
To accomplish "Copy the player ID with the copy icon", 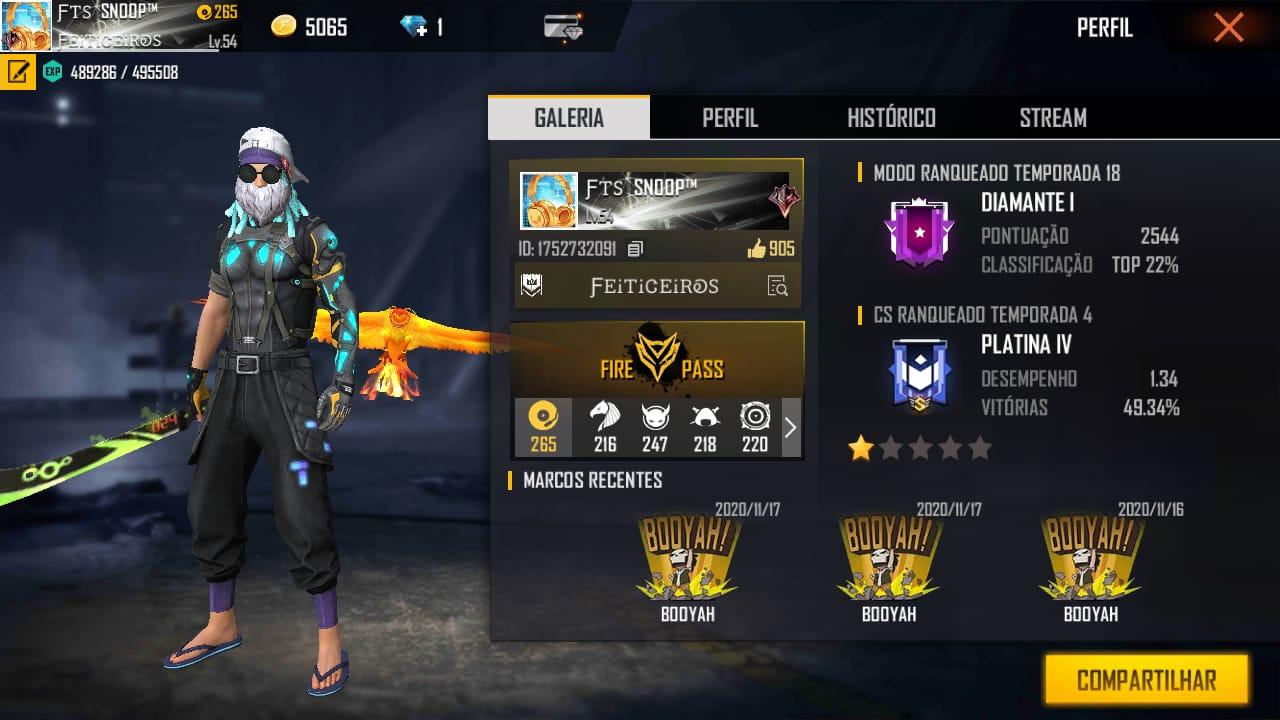I will click(635, 249).
